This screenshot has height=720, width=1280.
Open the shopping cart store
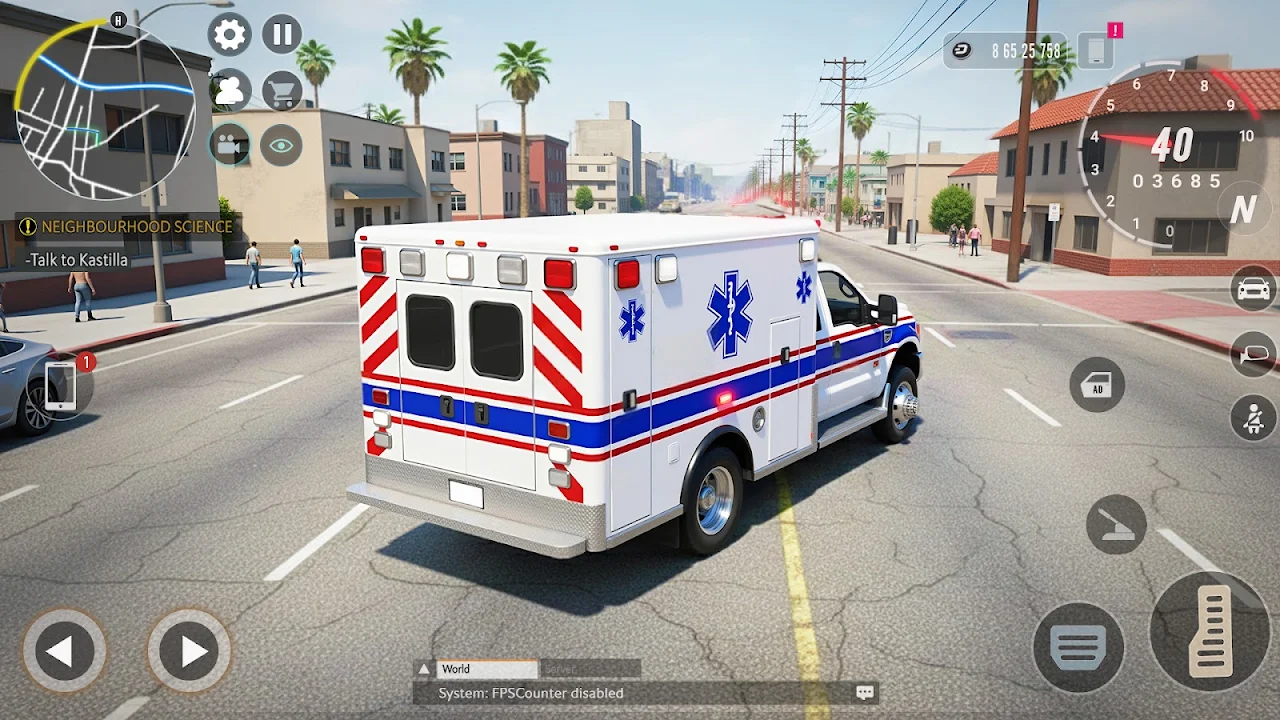coord(282,91)
